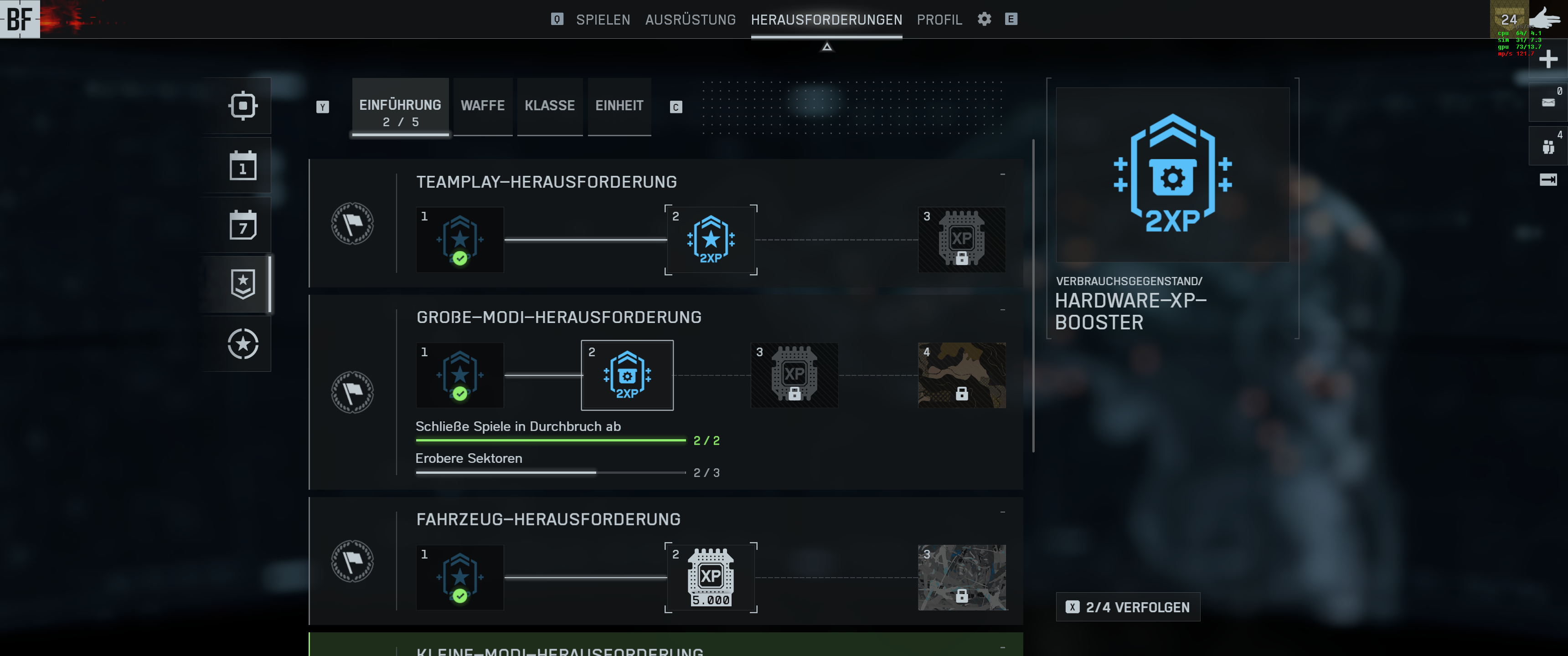Choose the Einheit challenges tab
The image size is (1568, 656).
619,105
